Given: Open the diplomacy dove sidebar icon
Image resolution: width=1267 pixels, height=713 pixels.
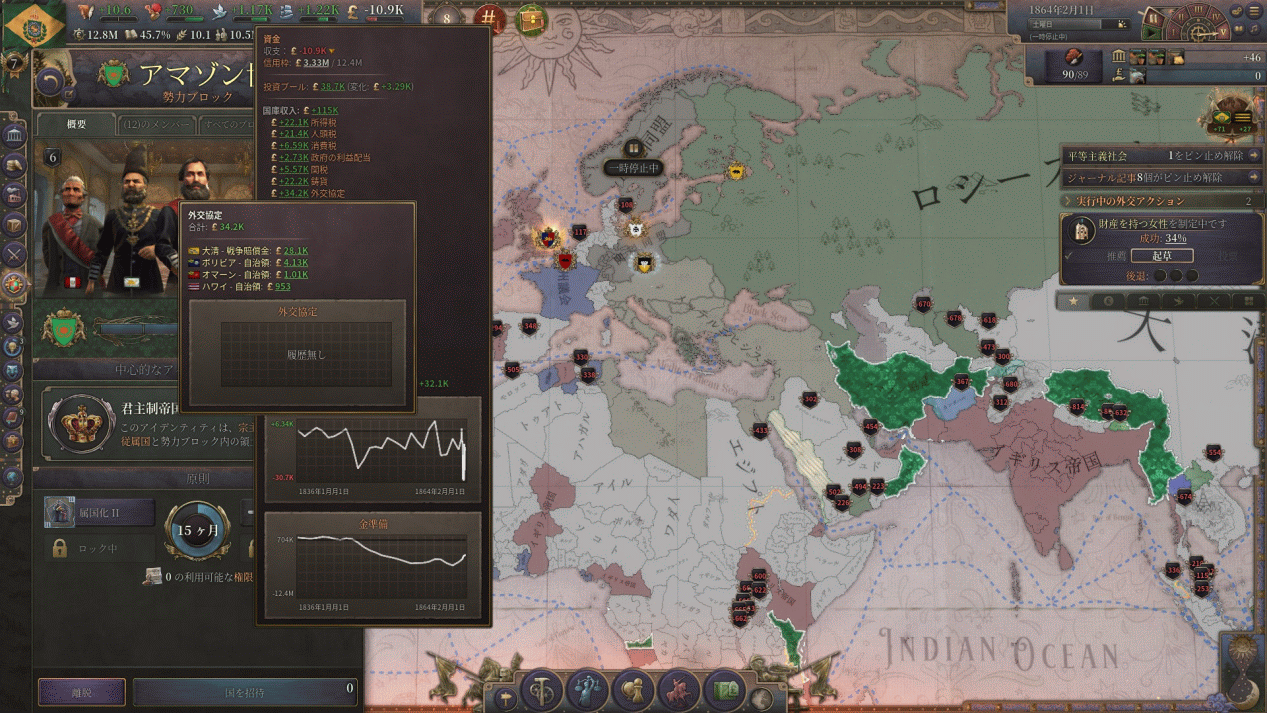Looking at the screenshot, I should (x=14, y=322).
